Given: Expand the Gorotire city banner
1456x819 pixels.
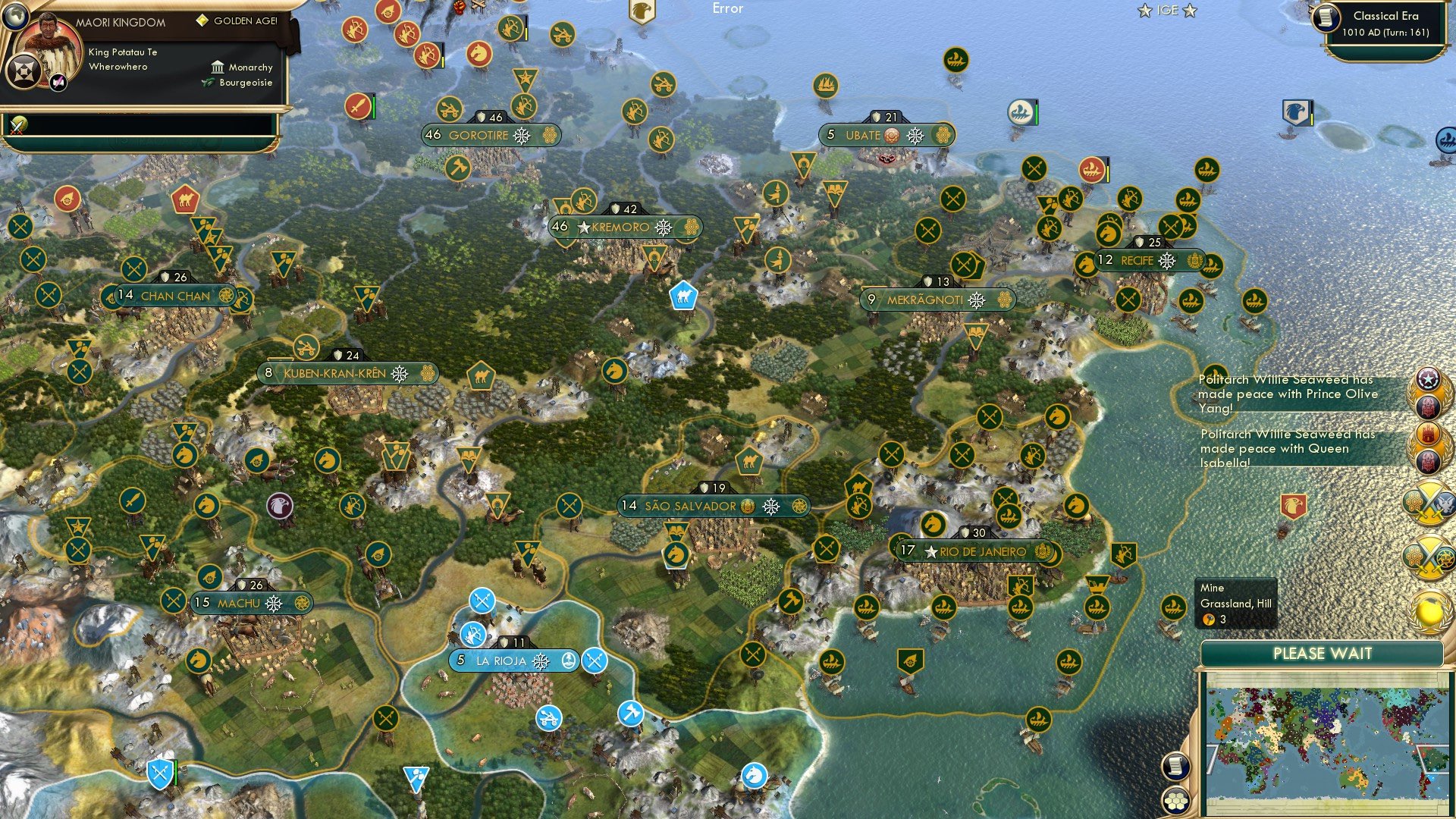Looking at the screenshot, I should [489, 135].
